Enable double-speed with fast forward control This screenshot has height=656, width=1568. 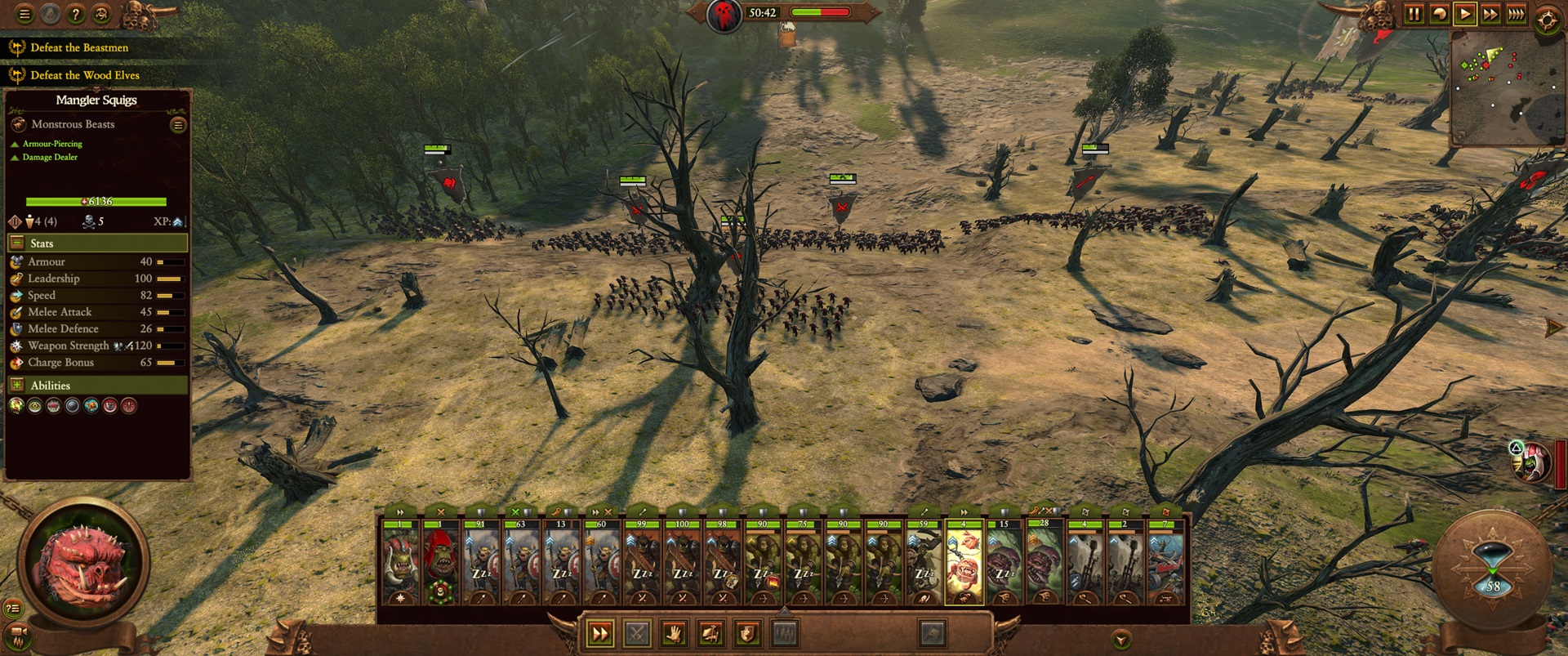[1491, 14]
